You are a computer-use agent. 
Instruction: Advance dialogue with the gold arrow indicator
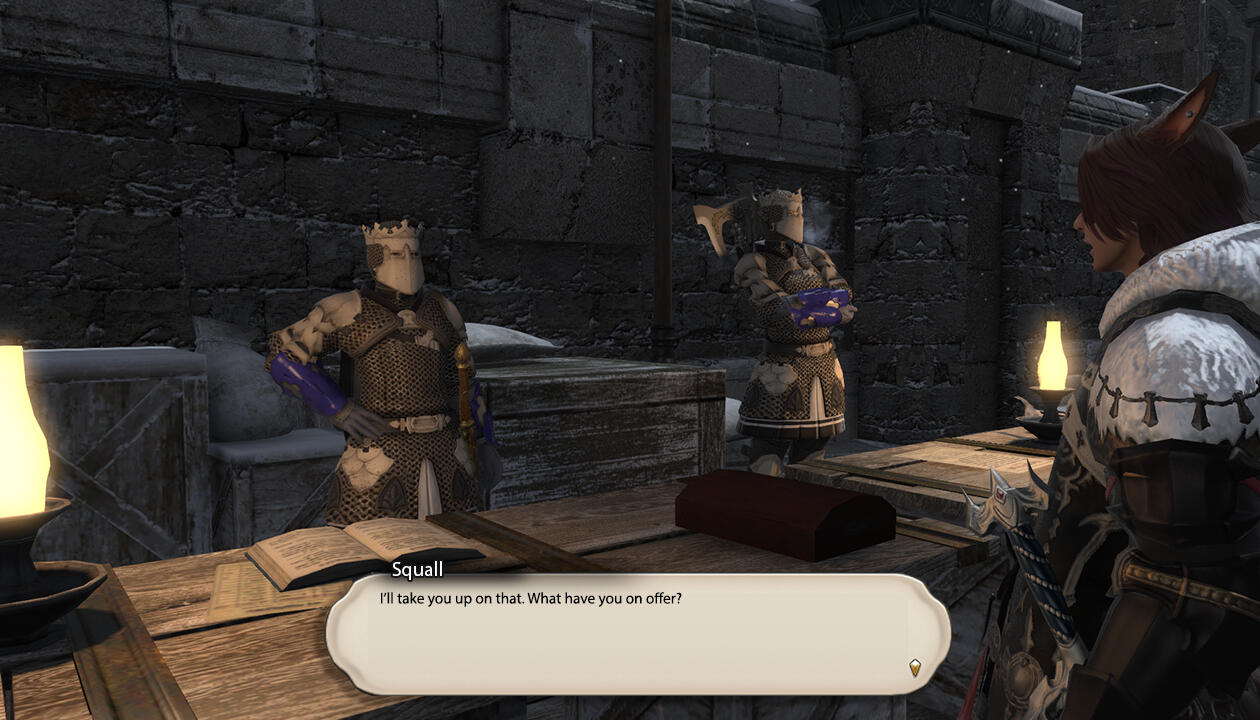914,667
